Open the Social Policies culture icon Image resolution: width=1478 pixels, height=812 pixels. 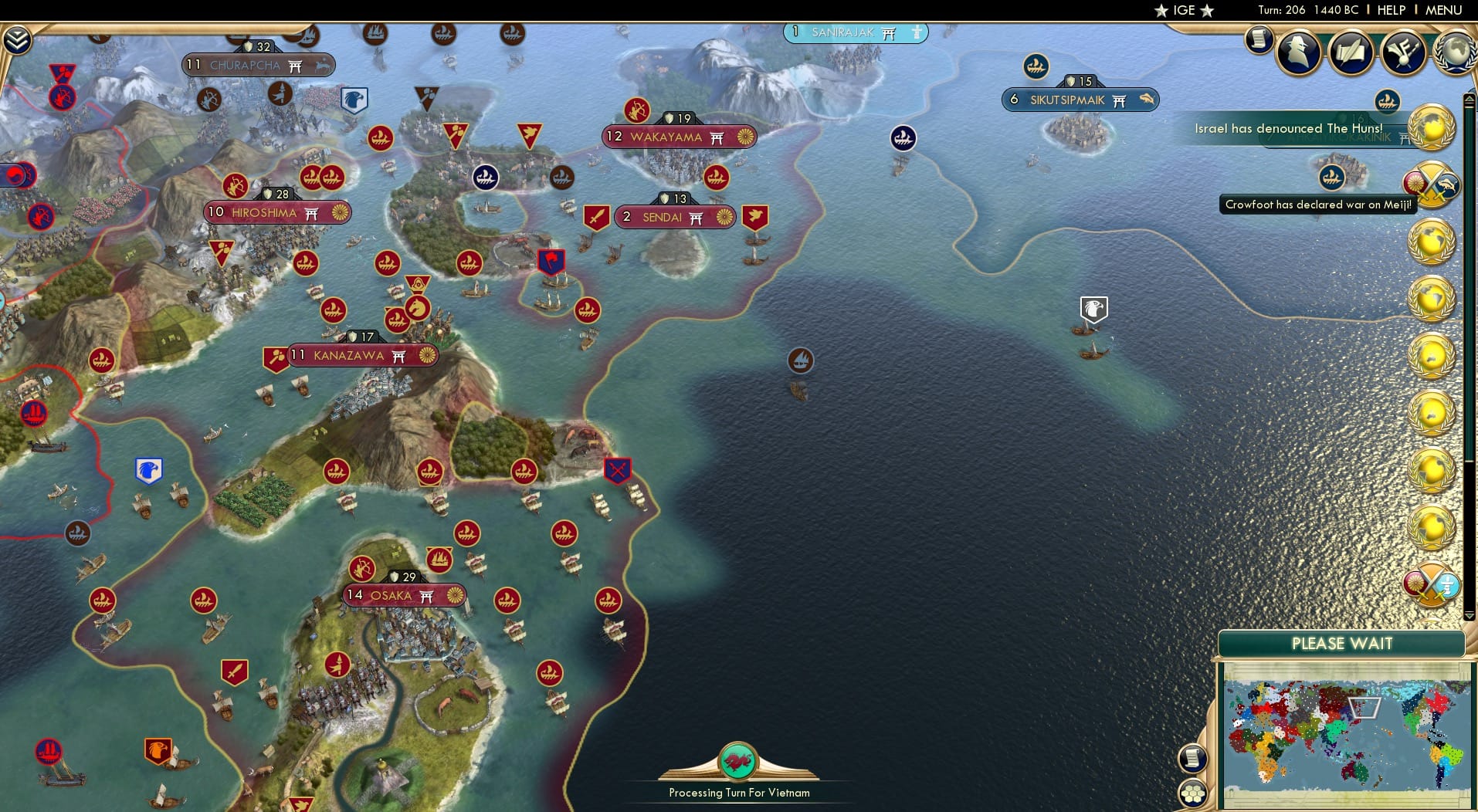pyautogui.click(x=1403, y=52)
